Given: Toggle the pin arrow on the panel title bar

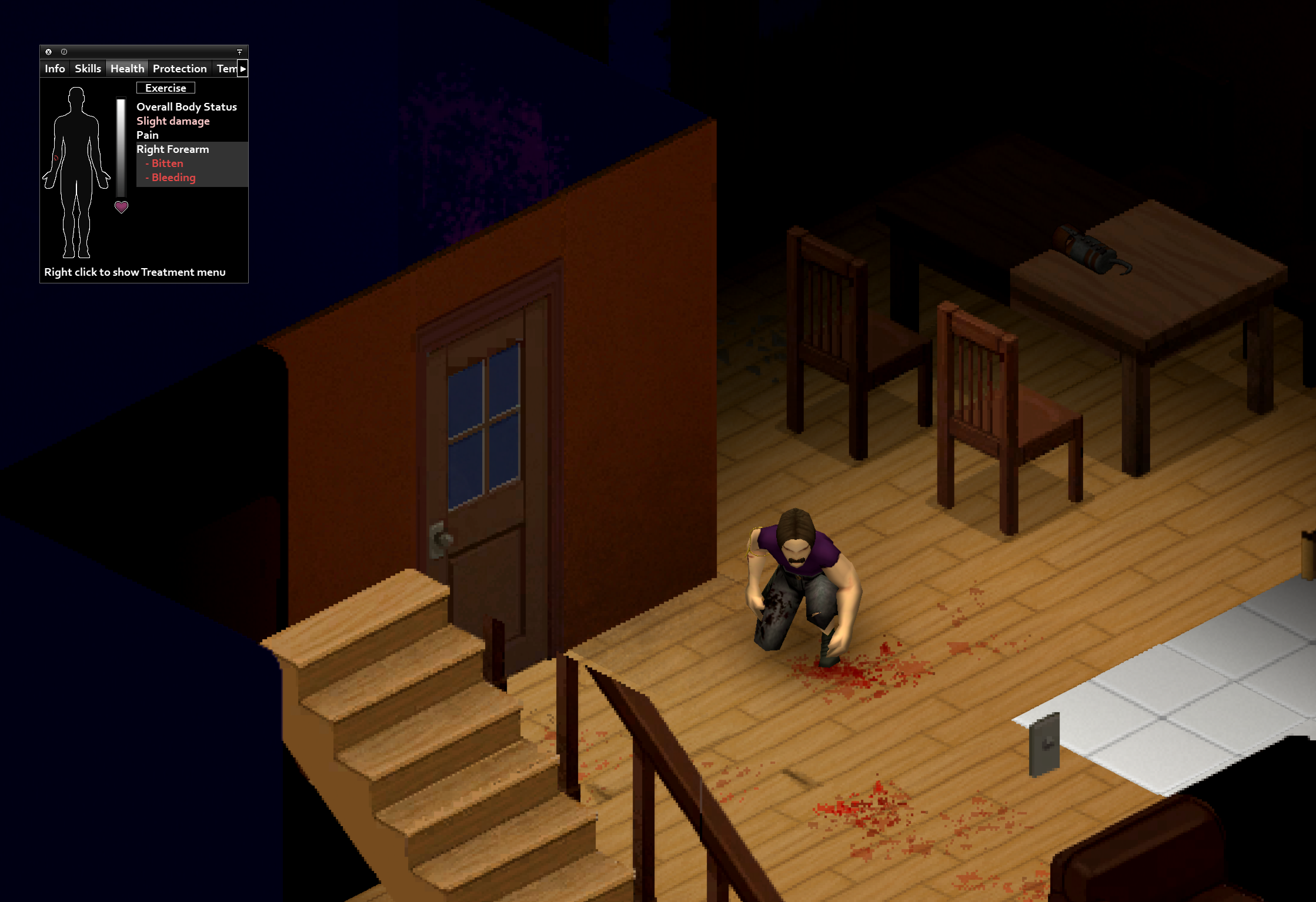Looking at the screenshot, I should (x=239, y=52).
